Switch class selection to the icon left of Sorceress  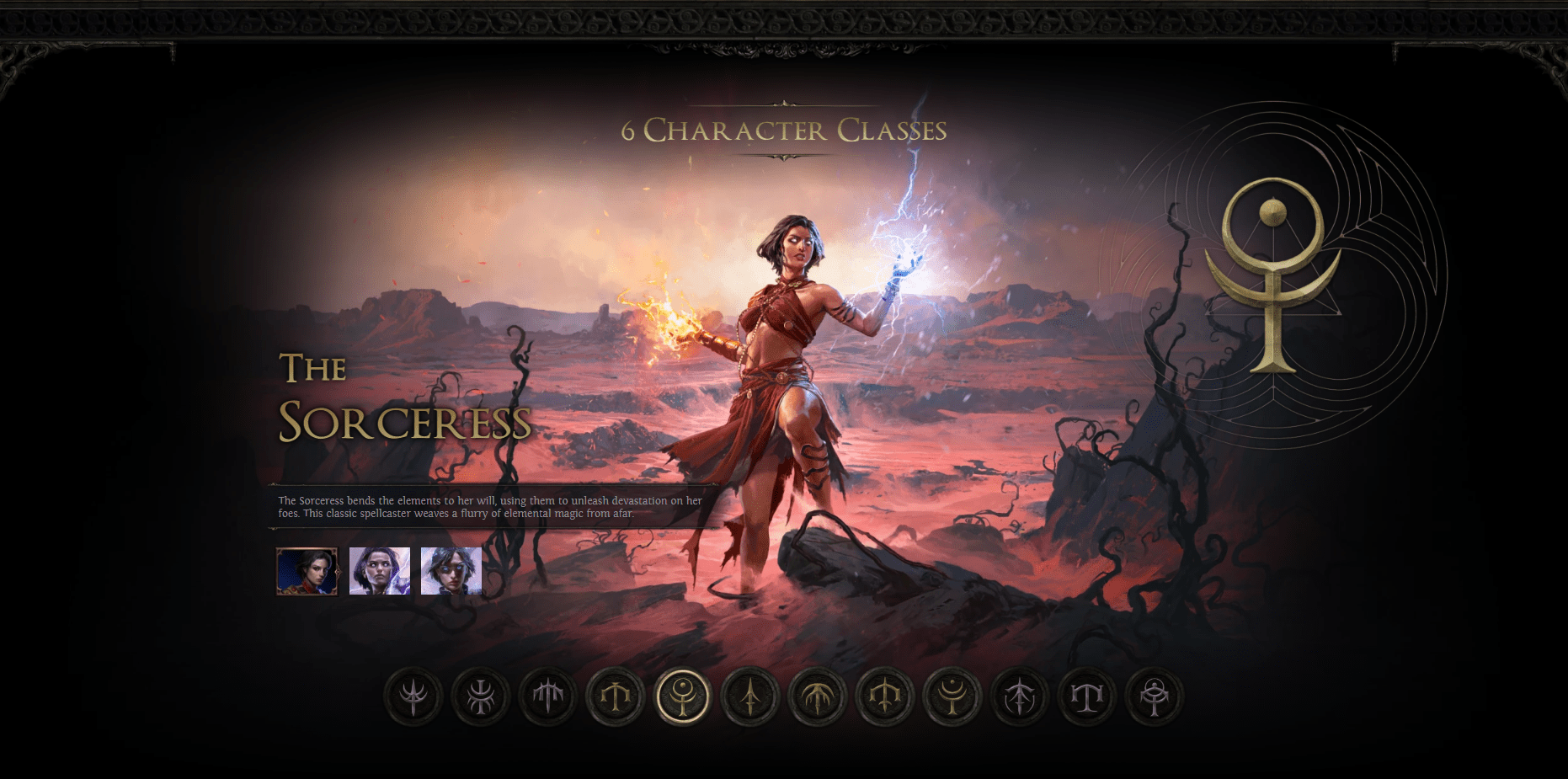click(616, 697)
